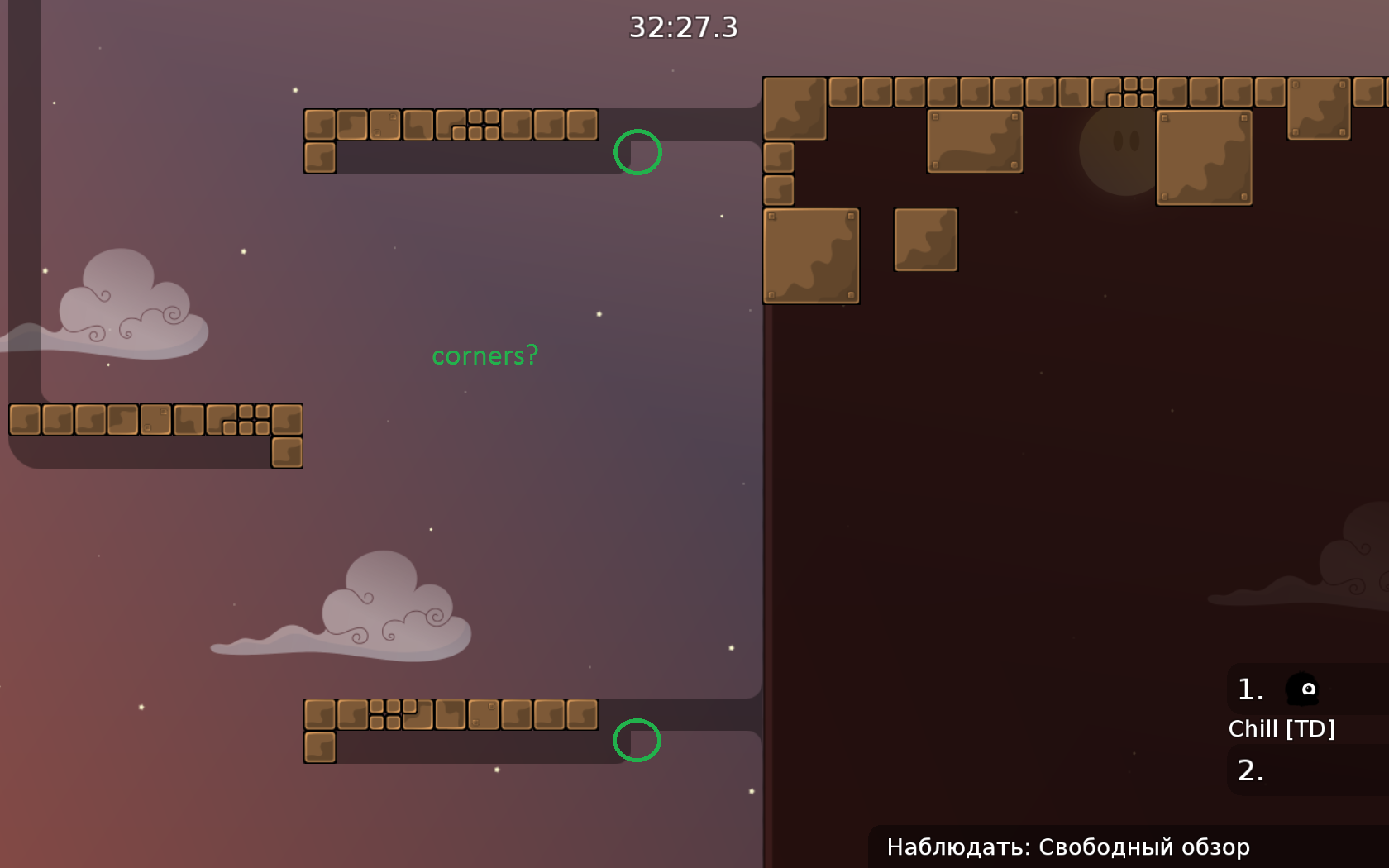The image size is (1389, 868).
Task: Switch spectate target to Chill [TD]
Action: 1282,728
